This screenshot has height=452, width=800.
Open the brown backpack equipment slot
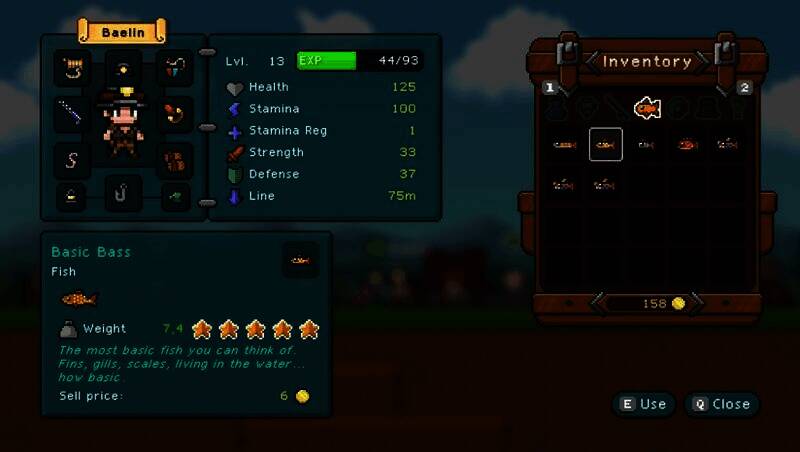point(176,159)
